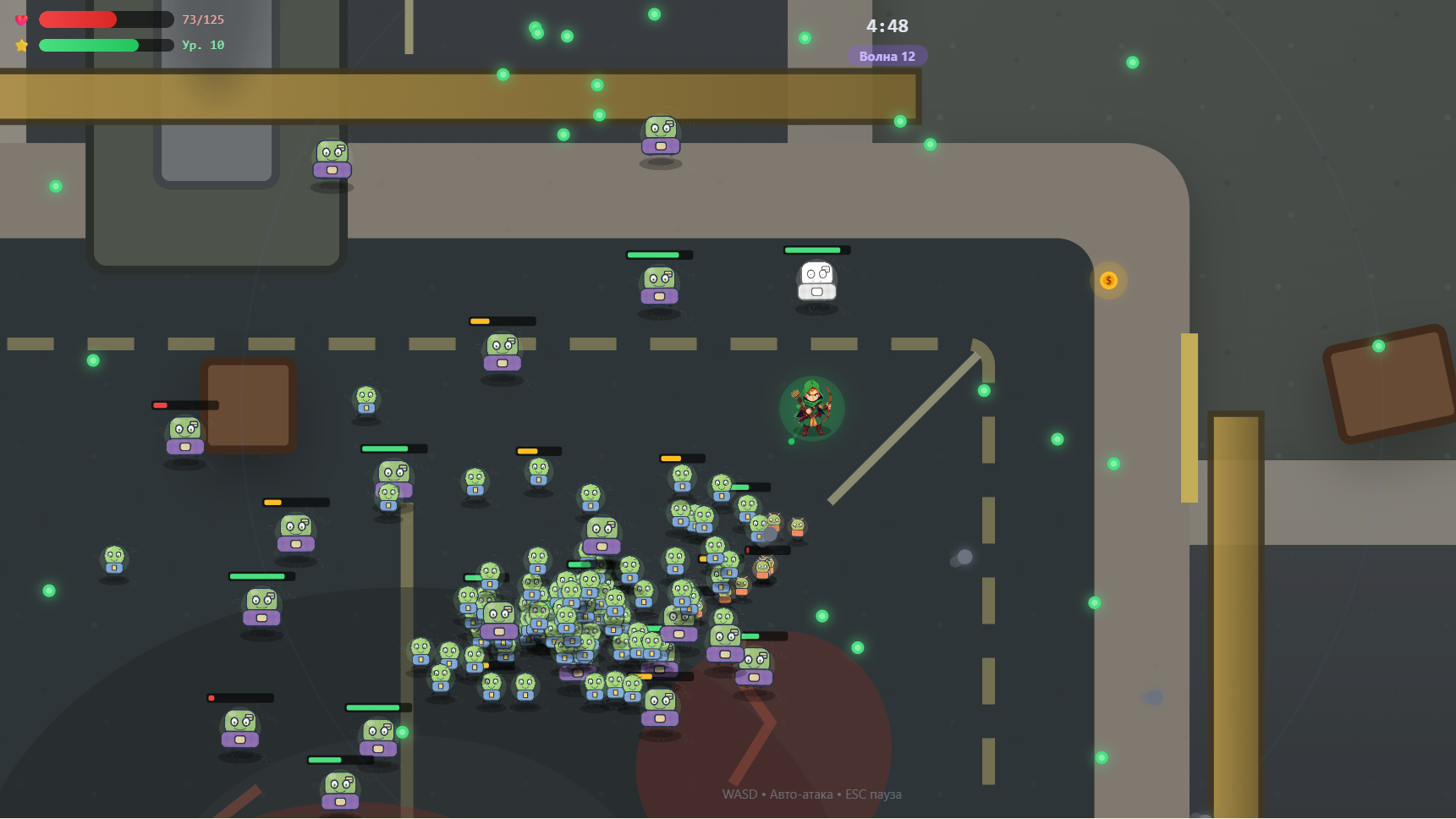Viewport: 1456px width, 819px height.
Task: Select the Ур. 10 level label
Action: click(201, 46)
